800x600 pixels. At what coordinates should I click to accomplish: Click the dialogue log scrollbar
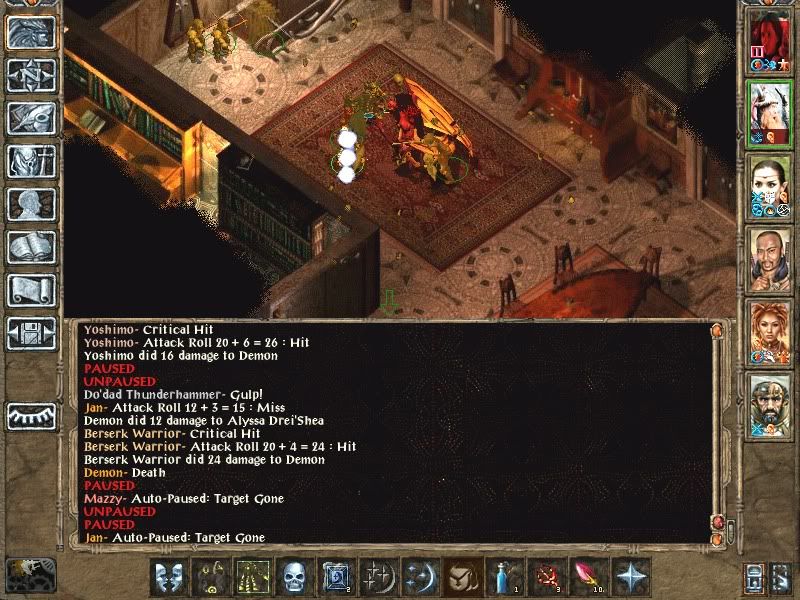[x=716, y=430]
